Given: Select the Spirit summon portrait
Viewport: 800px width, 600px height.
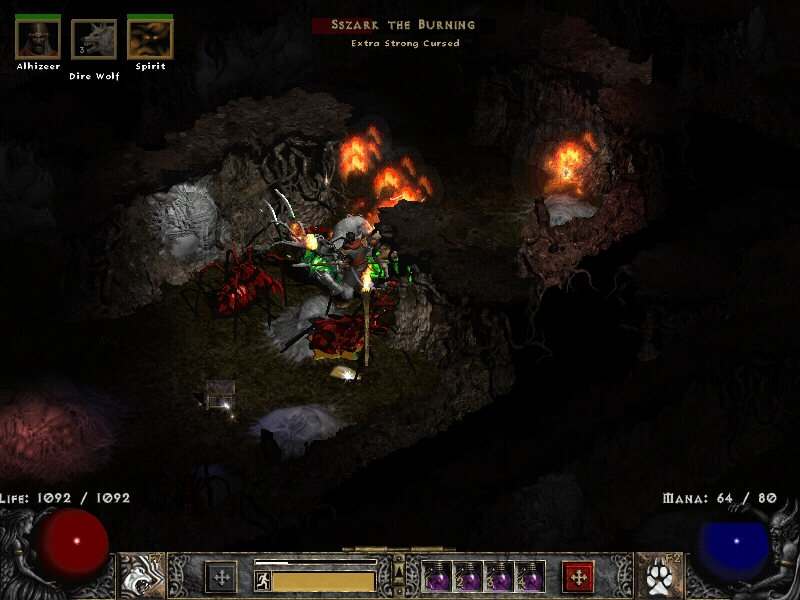Looking at the screenshot, I should pos(150,40).
